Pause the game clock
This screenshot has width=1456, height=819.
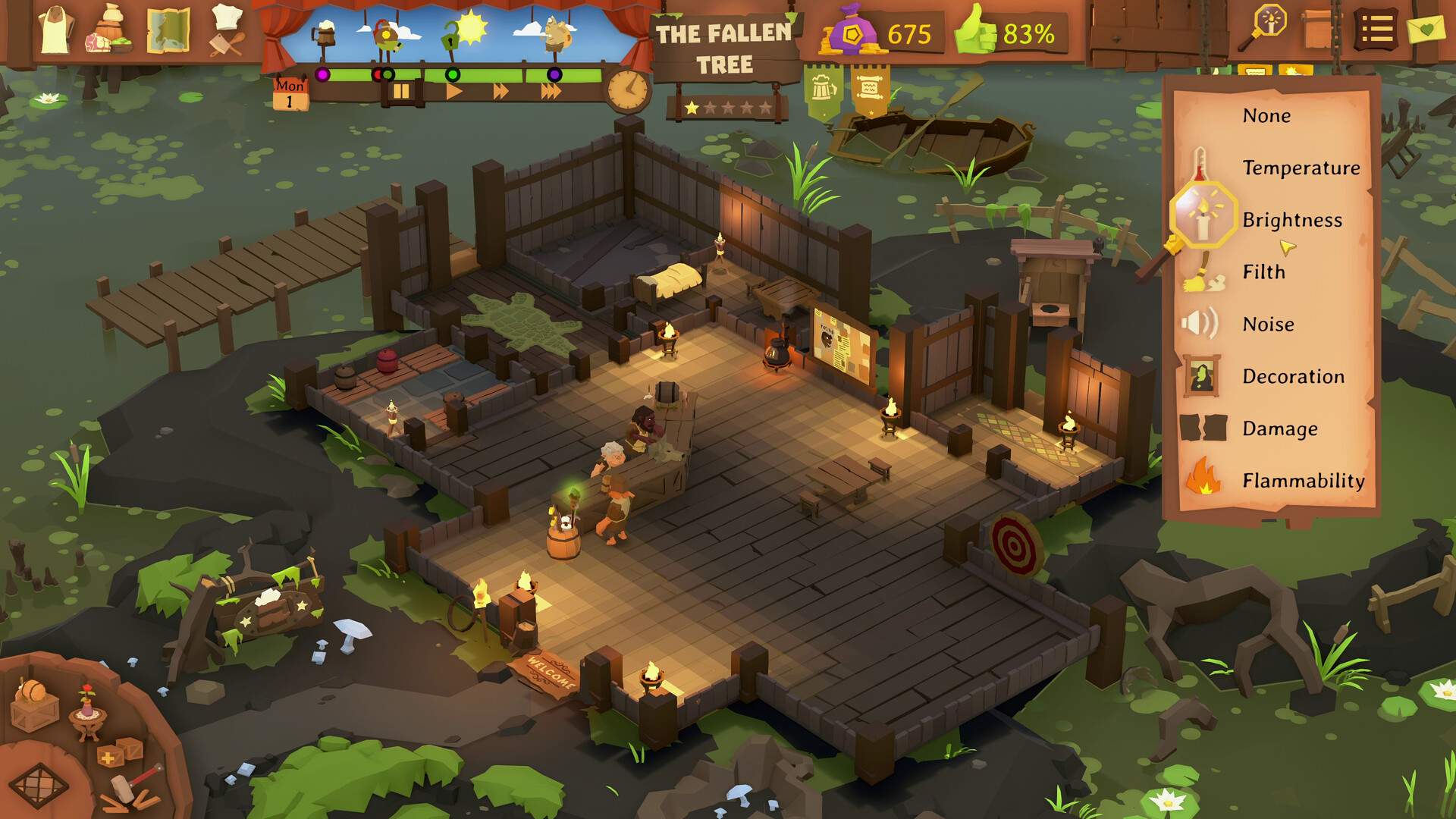point(403,92)
